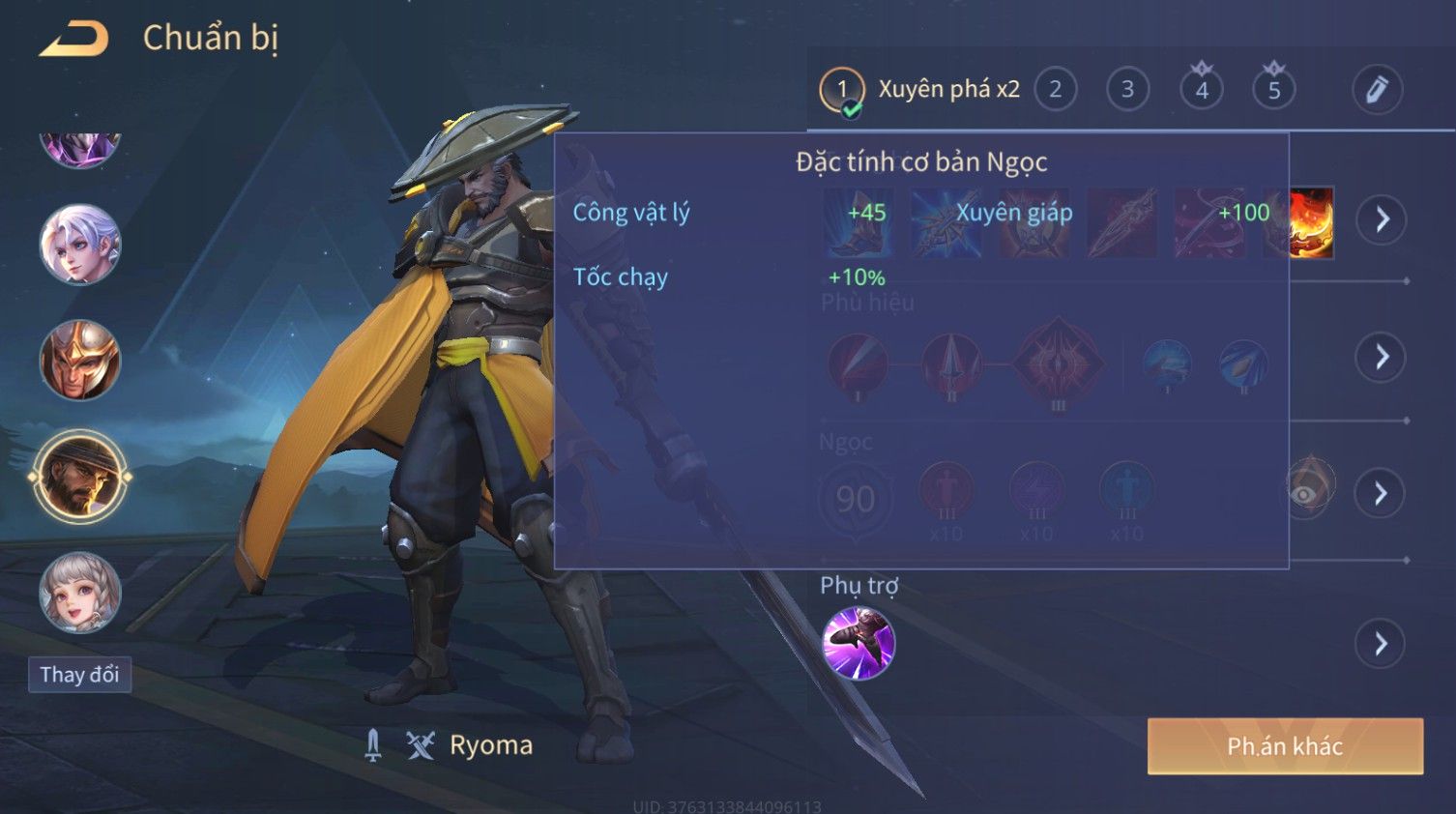The width and height of the screenshot is (1456, 814).
Task: Open the equipment row arrow
Action: [1382, 220]
